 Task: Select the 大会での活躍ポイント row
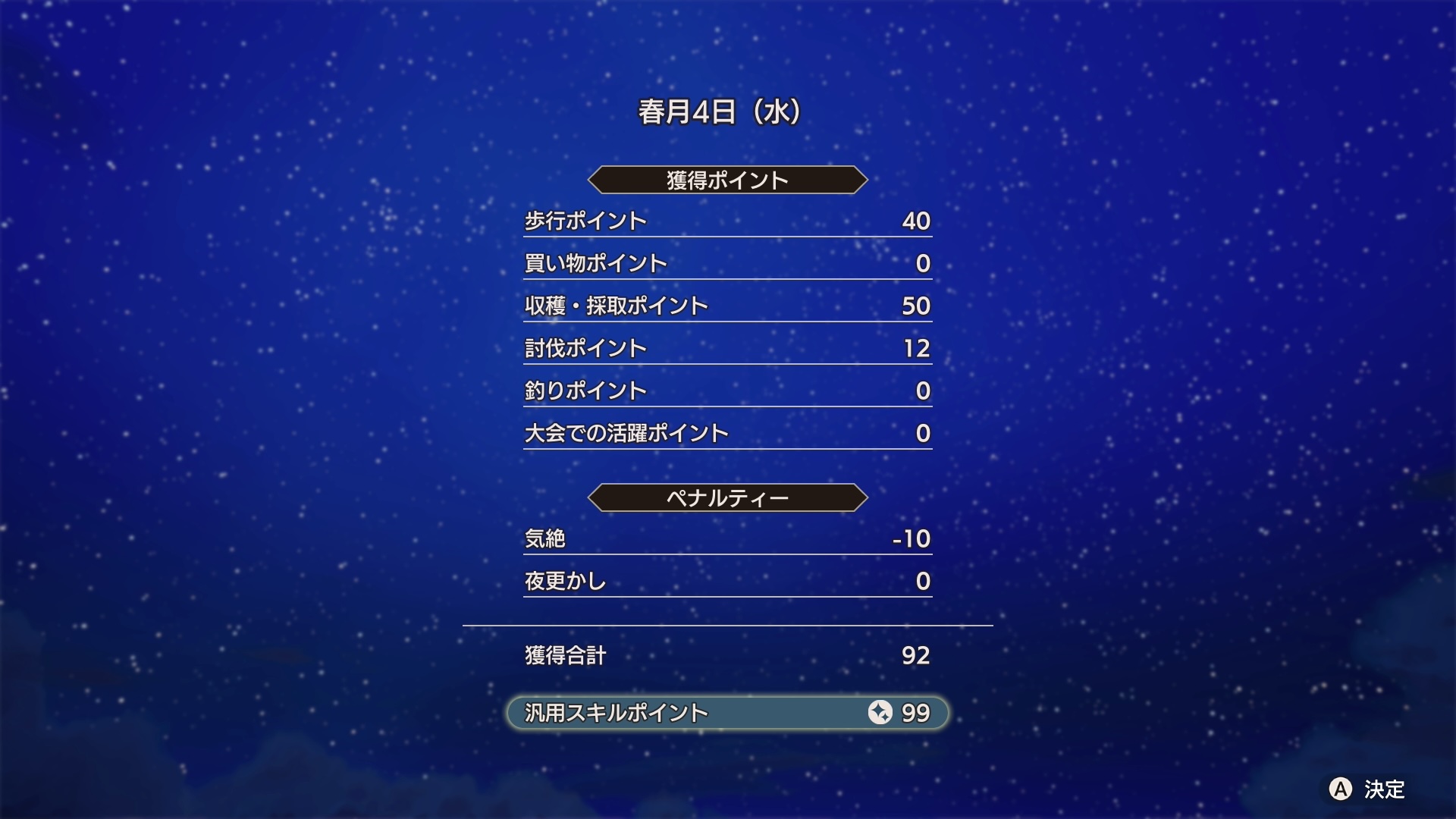click(x=626, y=432)
